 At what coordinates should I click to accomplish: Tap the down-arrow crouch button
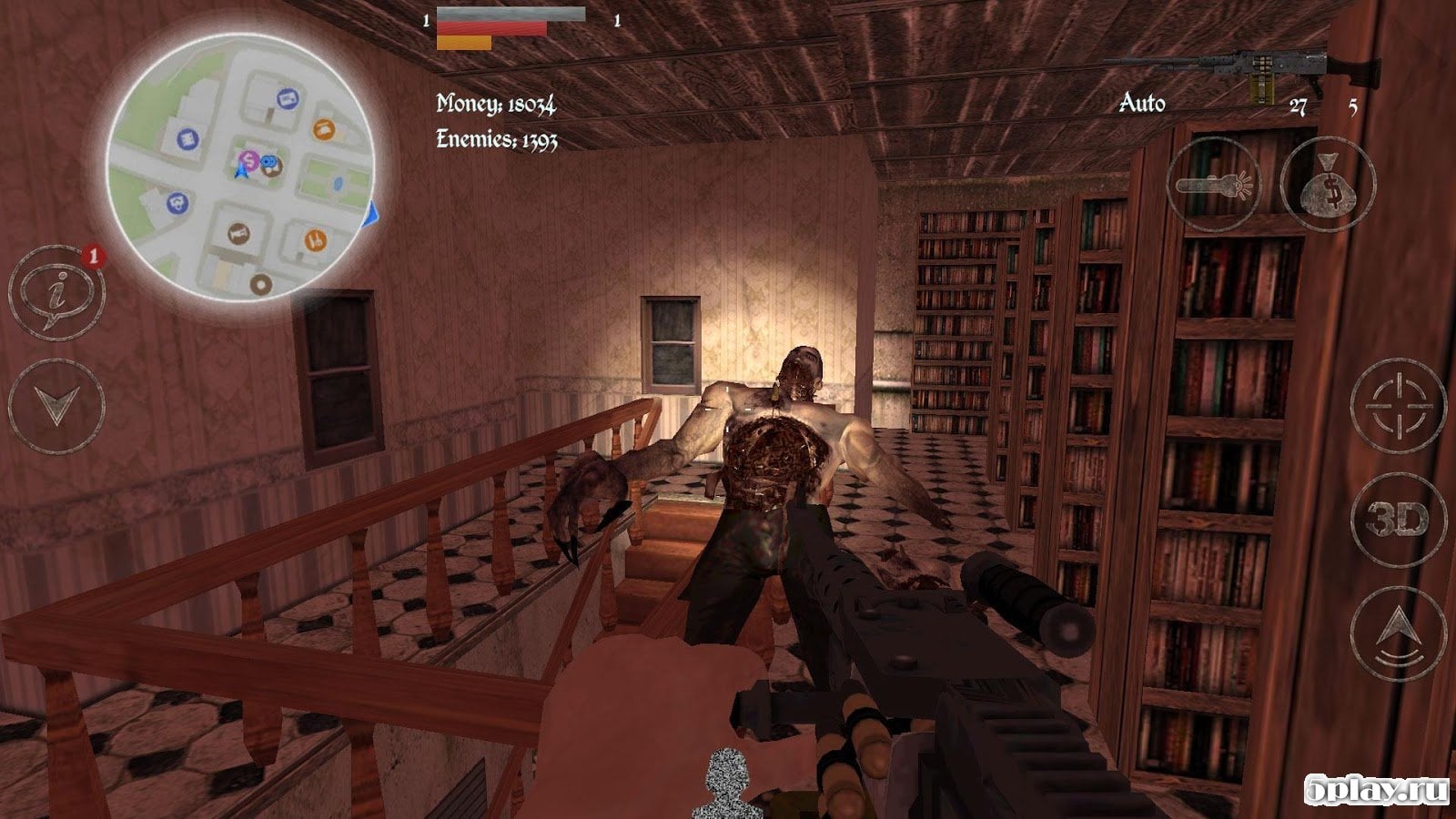[56, 406]
